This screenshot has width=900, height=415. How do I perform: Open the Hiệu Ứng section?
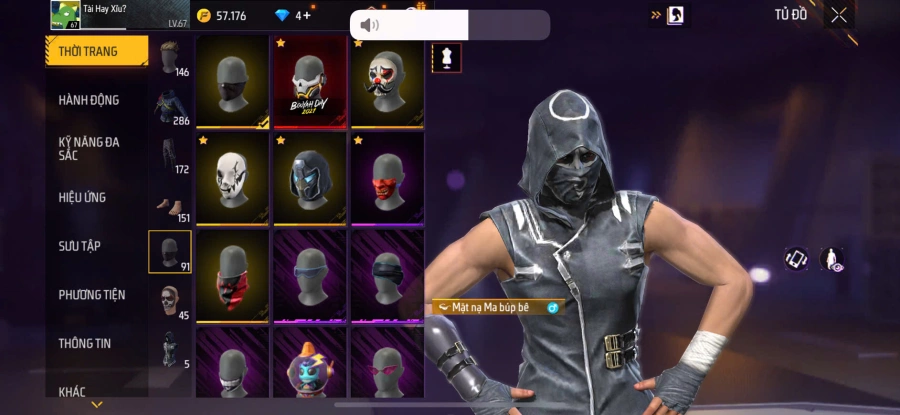(x=82, y=197)
